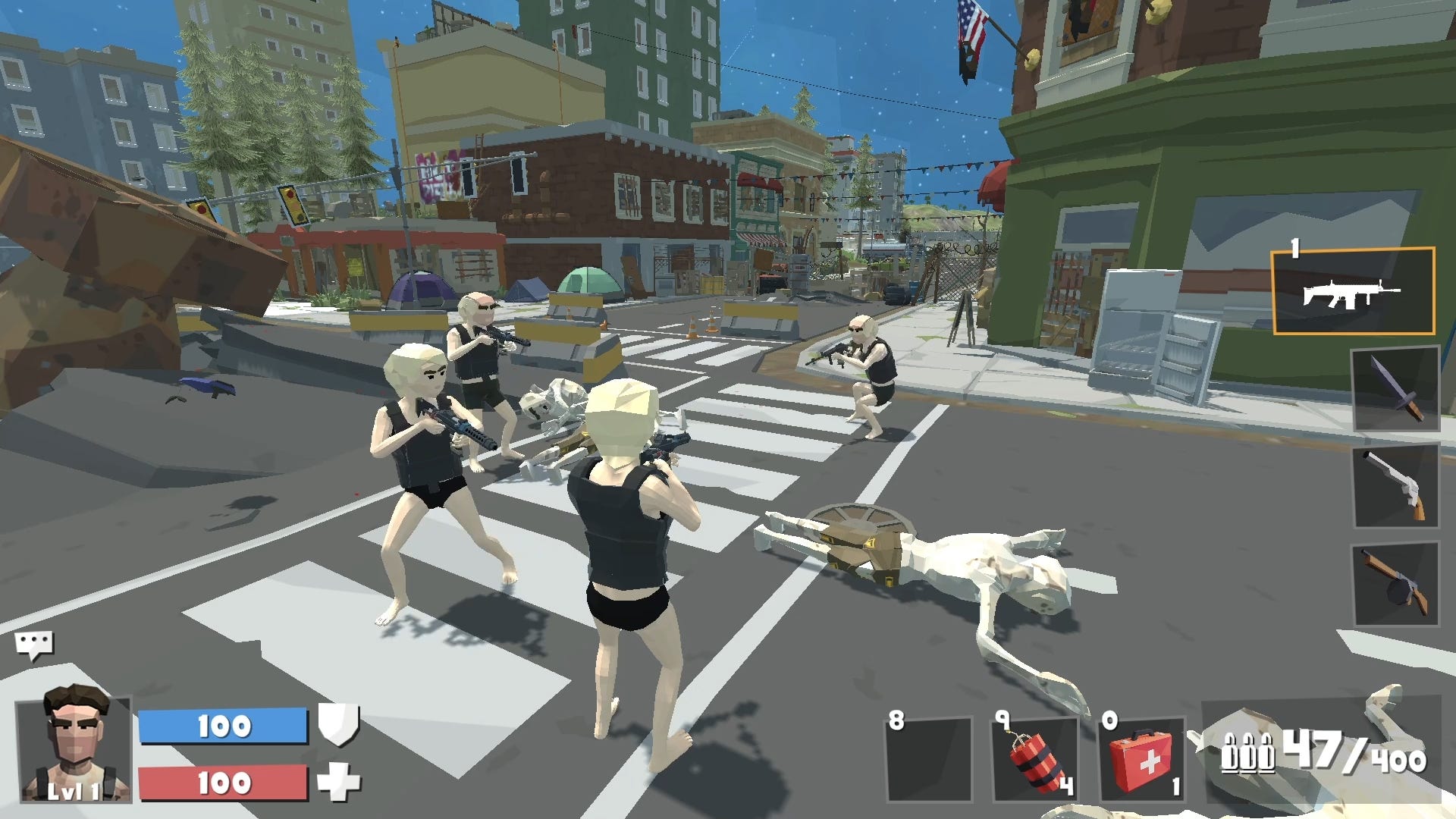Viewport: 1456px width, 819px height.
Task: Use the first aid medkit slot
Action: coord(1141,759)
